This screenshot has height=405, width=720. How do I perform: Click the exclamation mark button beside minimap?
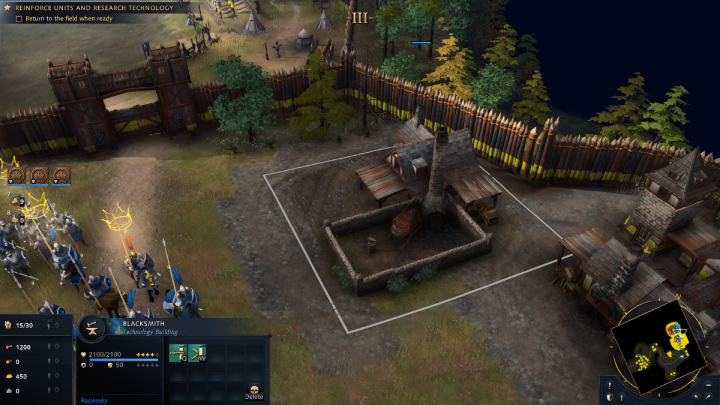point(609,383)
